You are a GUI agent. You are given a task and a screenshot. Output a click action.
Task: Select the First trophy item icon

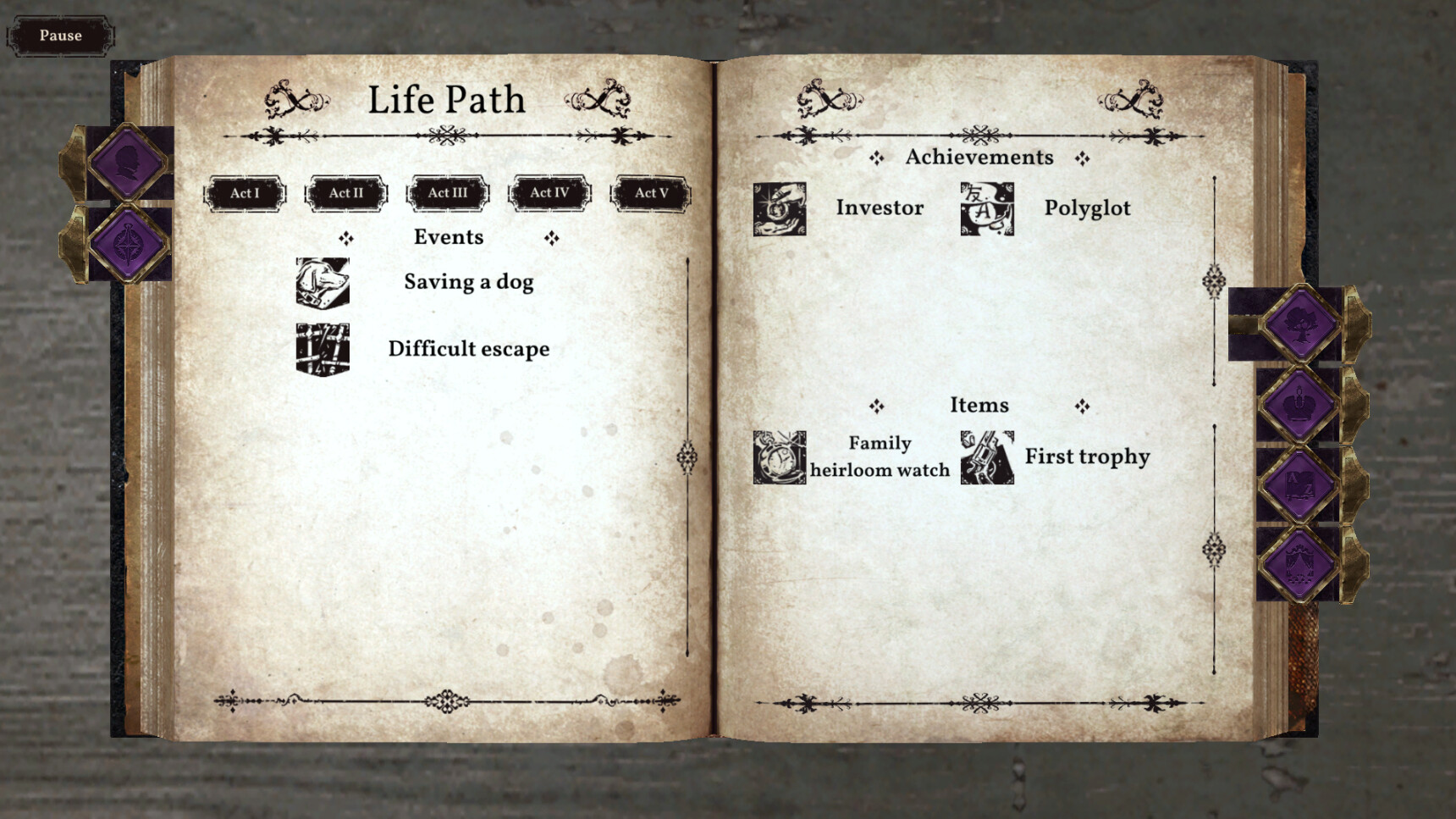[x=986, y=457]
